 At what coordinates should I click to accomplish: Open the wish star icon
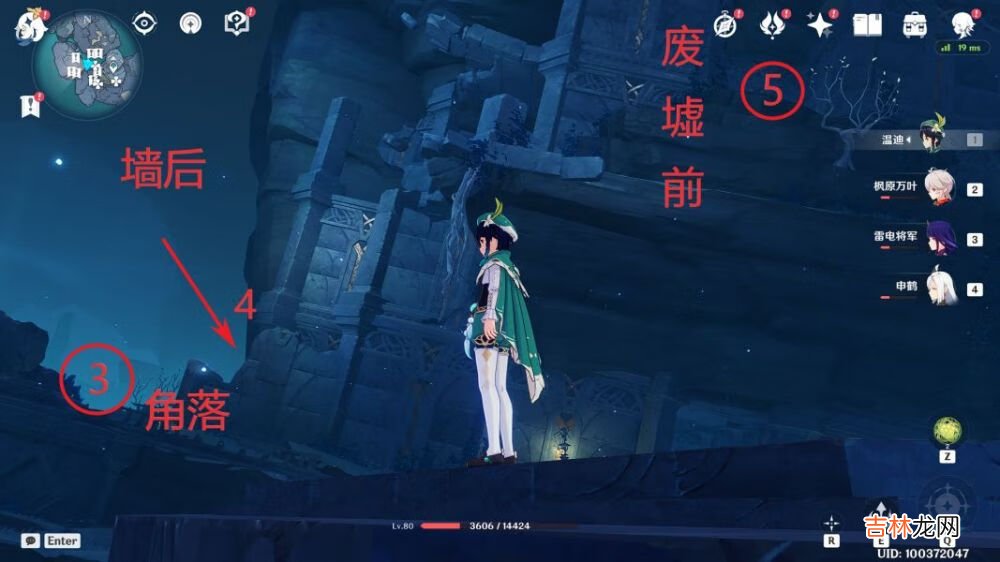[820, 25]
